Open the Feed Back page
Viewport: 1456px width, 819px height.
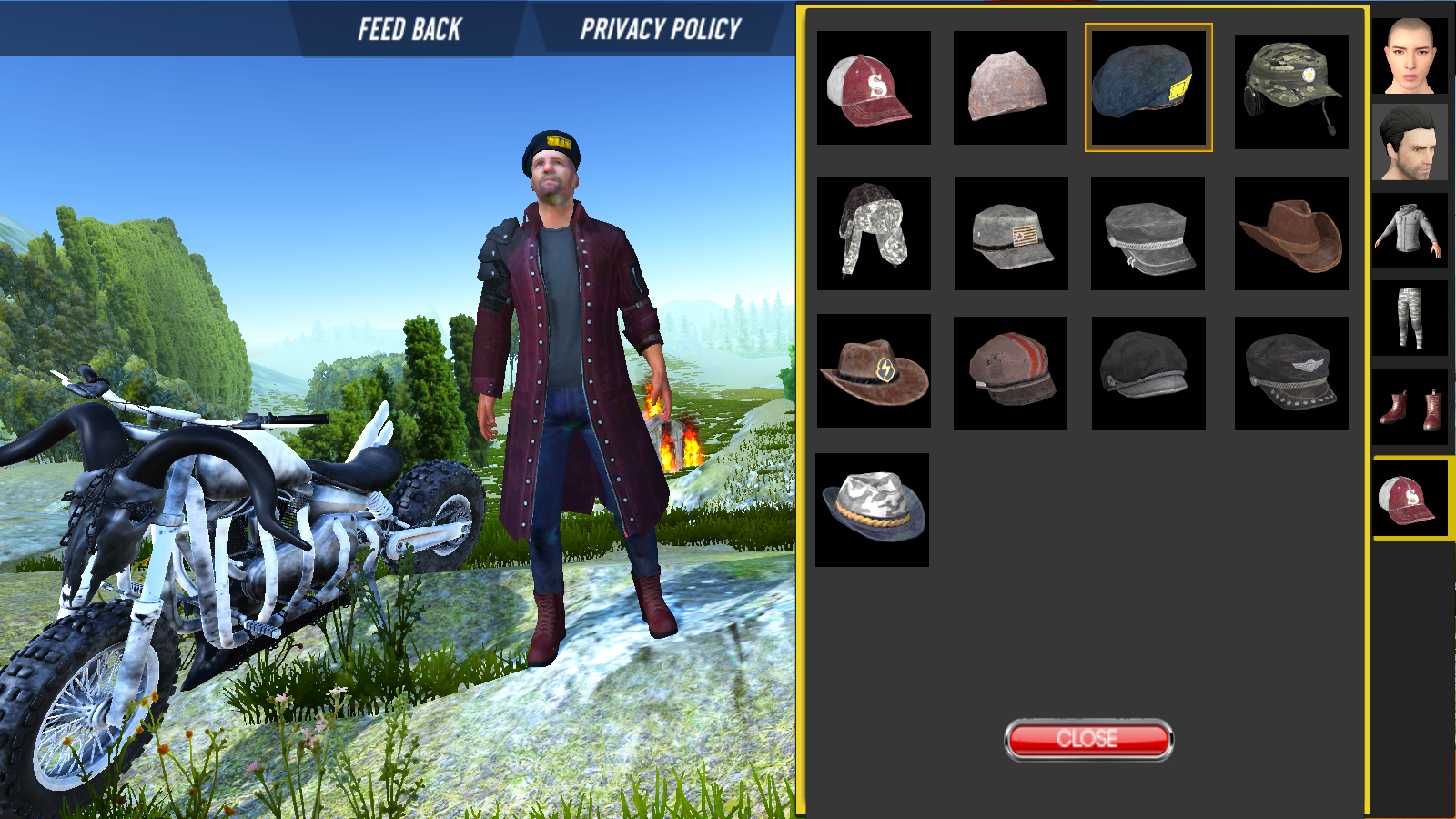pos(409,29)
